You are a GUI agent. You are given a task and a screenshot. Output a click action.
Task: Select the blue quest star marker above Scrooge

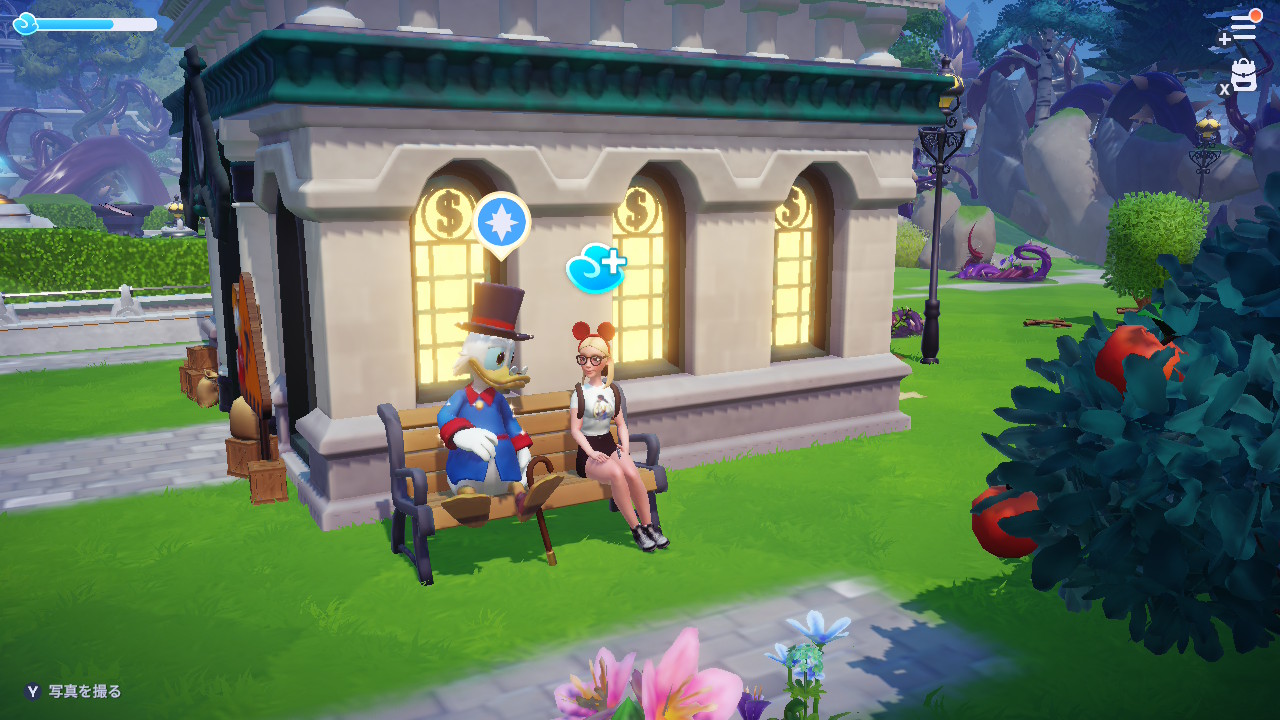coord(501,222)
